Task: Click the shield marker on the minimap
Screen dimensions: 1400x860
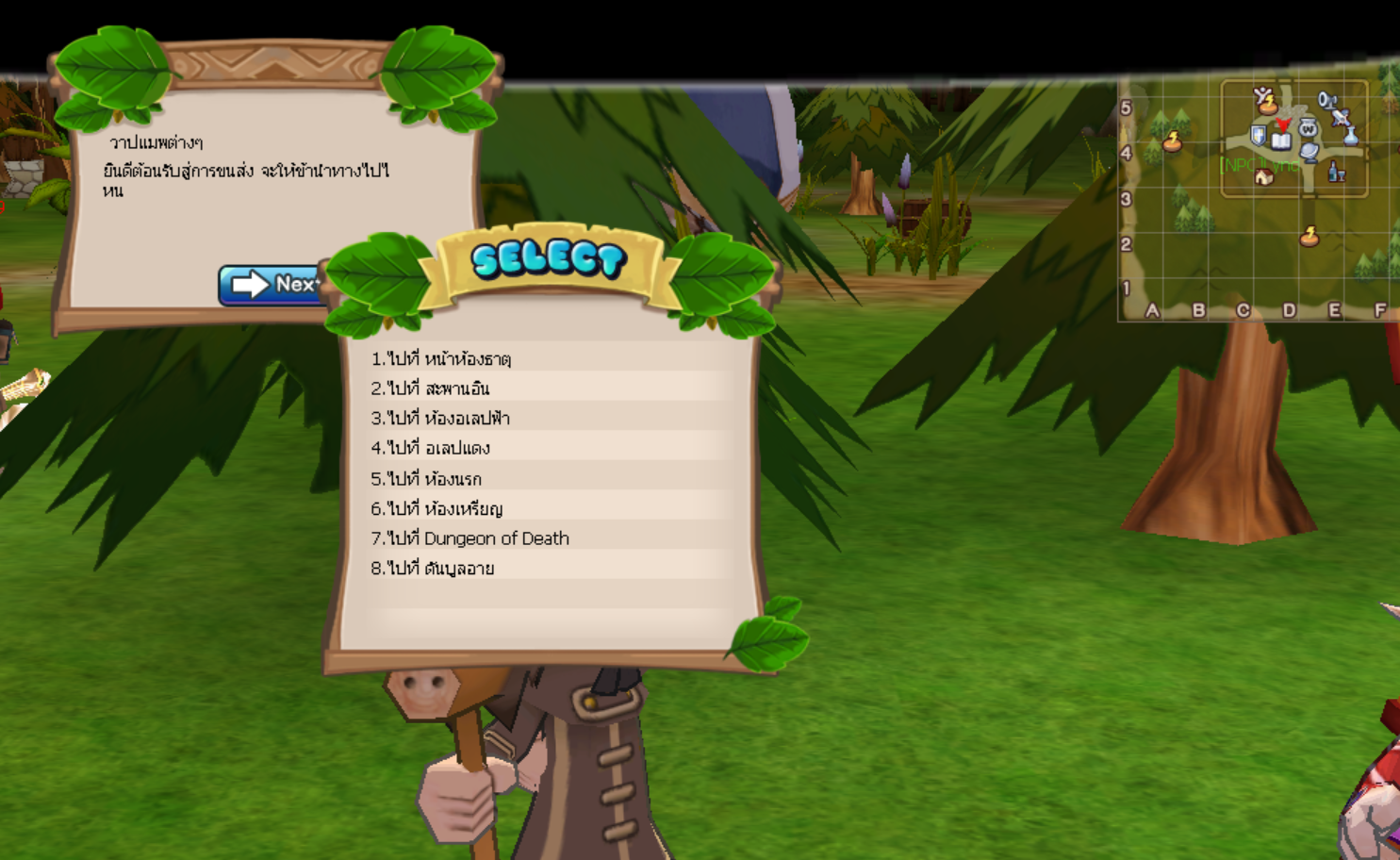Action: [x=1258, y=136]
